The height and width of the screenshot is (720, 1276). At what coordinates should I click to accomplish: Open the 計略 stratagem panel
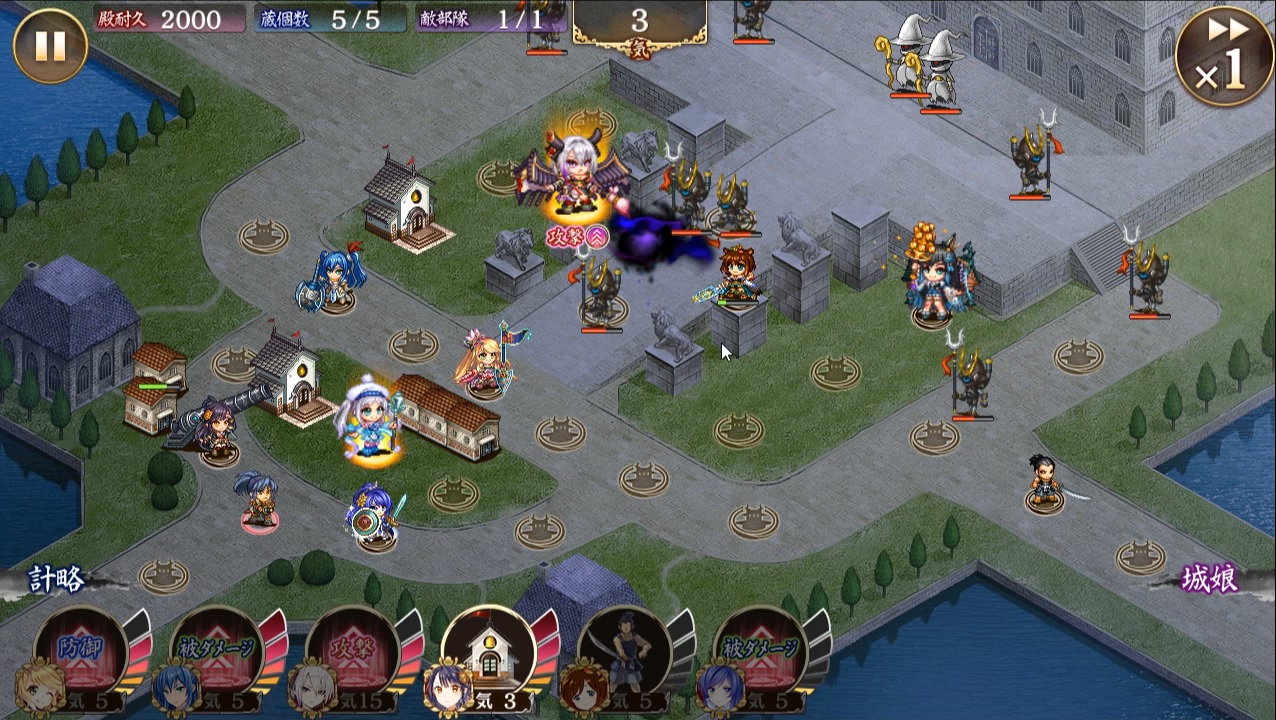pyautogui.click(x=56, y=579)
